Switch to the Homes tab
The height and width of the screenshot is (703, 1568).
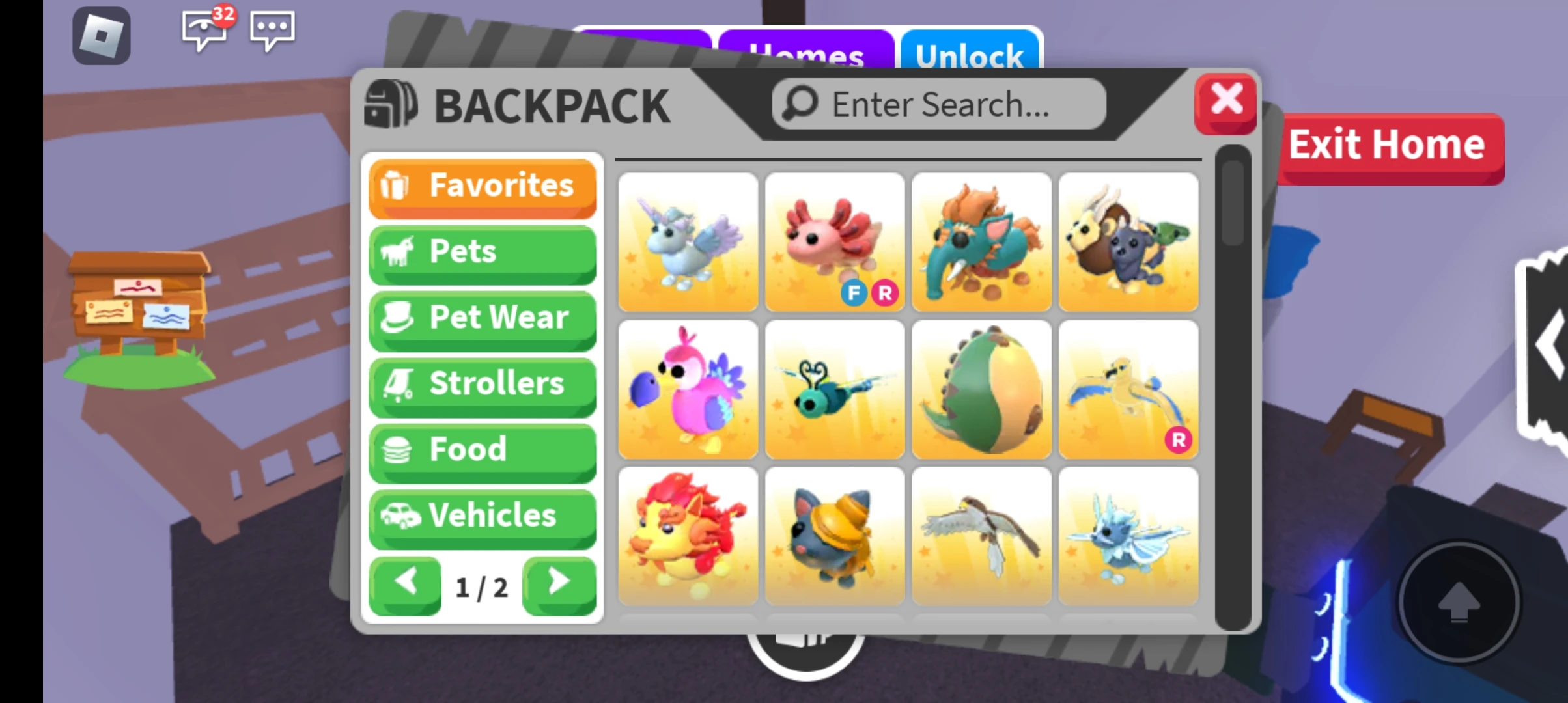[805, 54]
